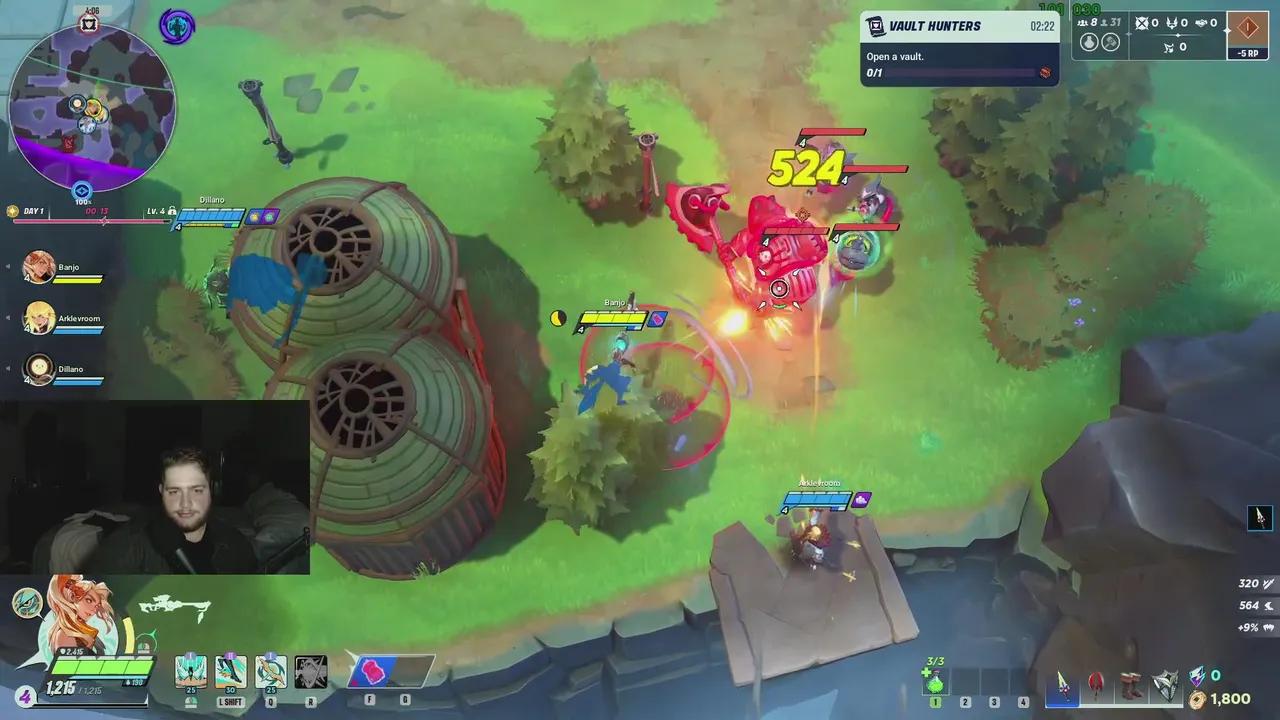This screenshot has height=720, width=1280.
Task: Open the circular minimap
Action: [92, 105]
